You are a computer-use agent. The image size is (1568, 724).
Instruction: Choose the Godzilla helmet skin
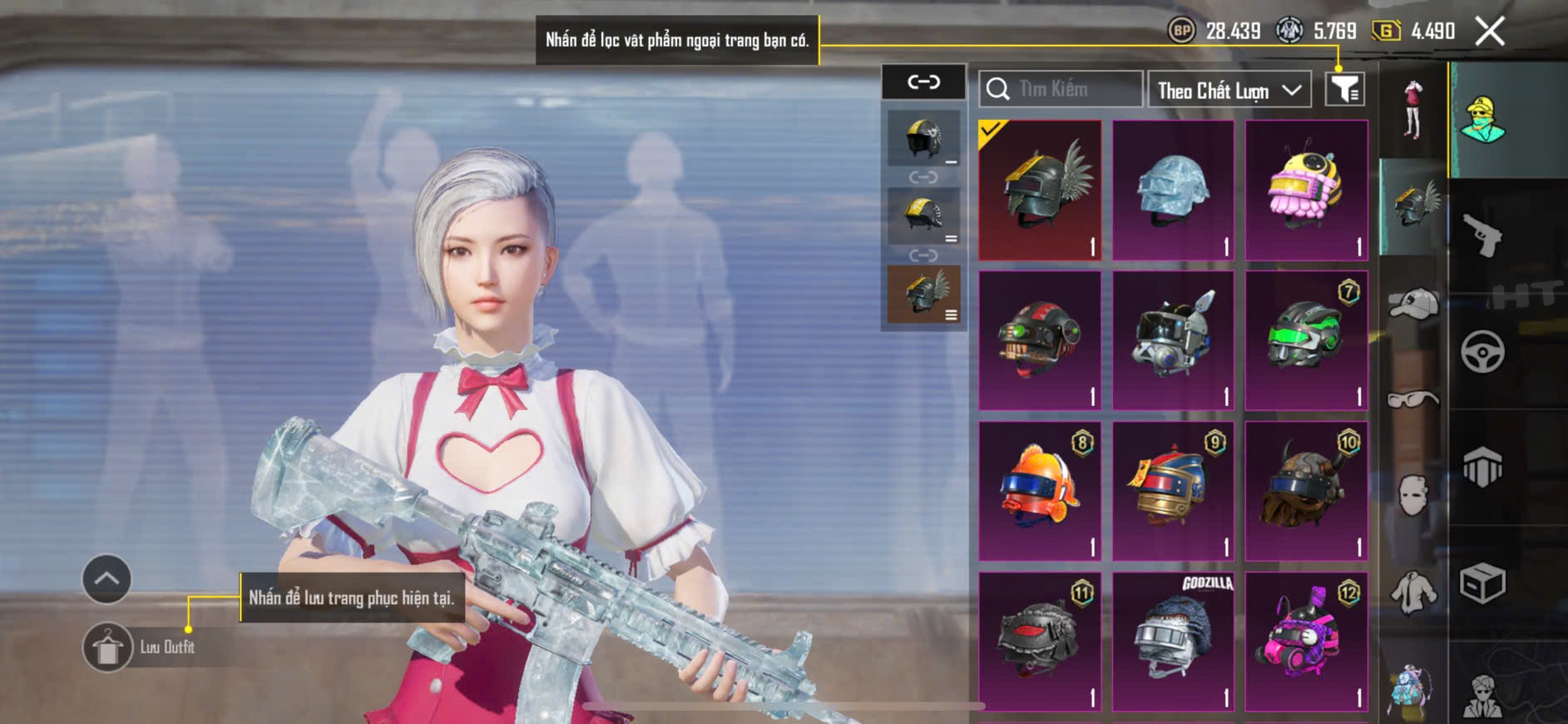coord(1173,642)
